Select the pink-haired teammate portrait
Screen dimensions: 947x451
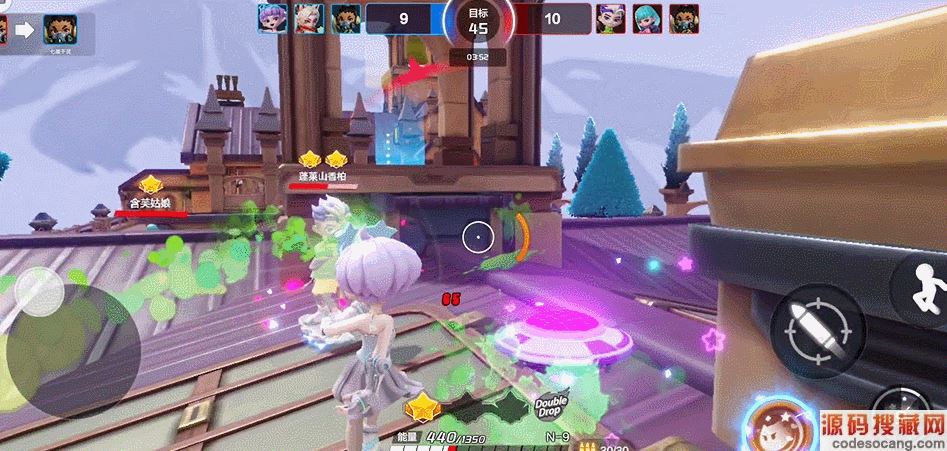[272, 17]
